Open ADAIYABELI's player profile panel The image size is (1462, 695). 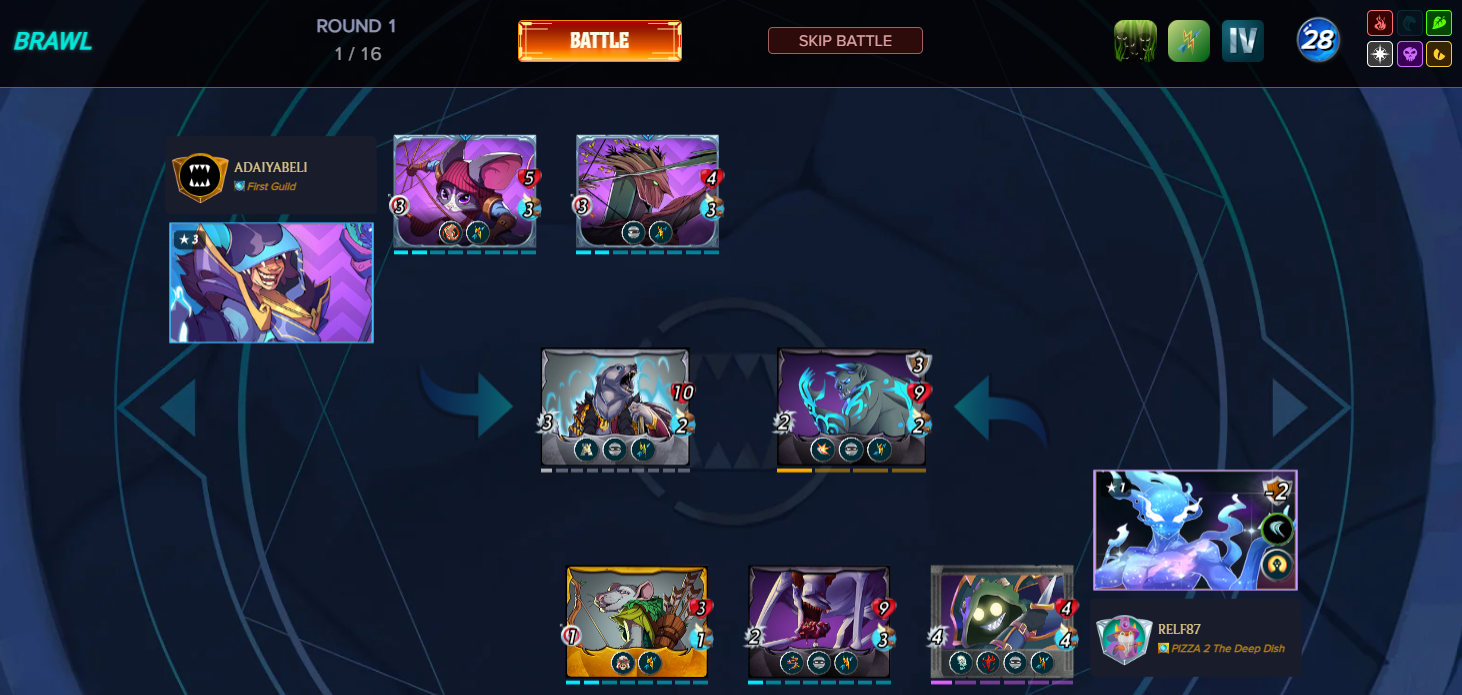click(x=270, y=175)
